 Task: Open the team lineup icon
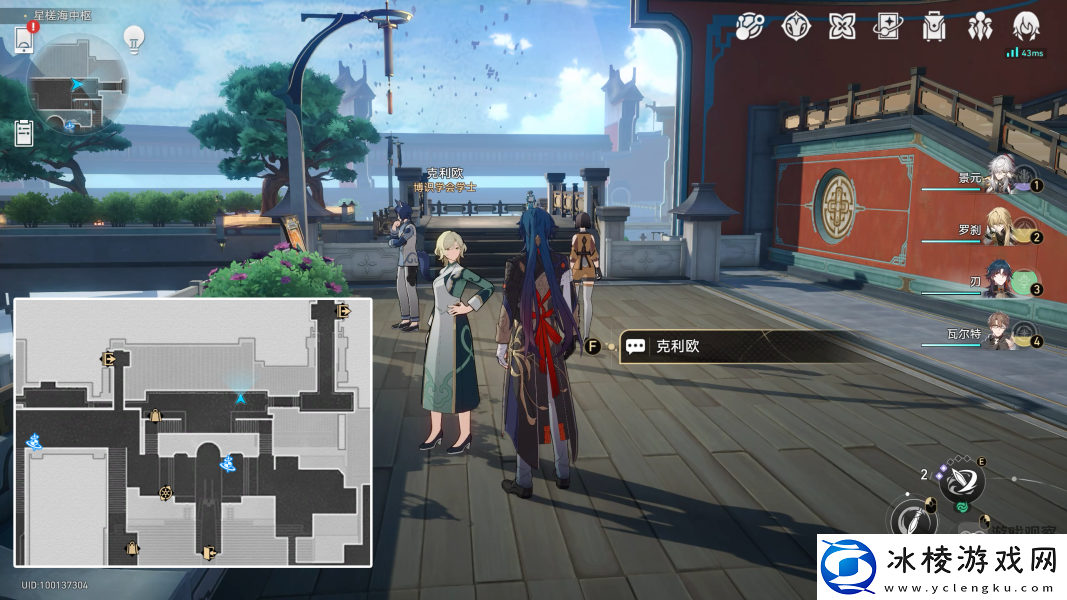(x=980, y=27)
